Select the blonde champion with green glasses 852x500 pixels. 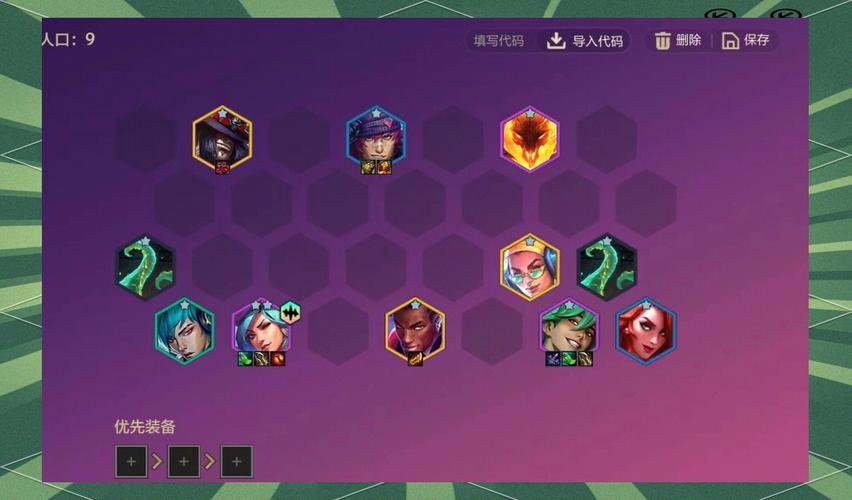(530, 266)
